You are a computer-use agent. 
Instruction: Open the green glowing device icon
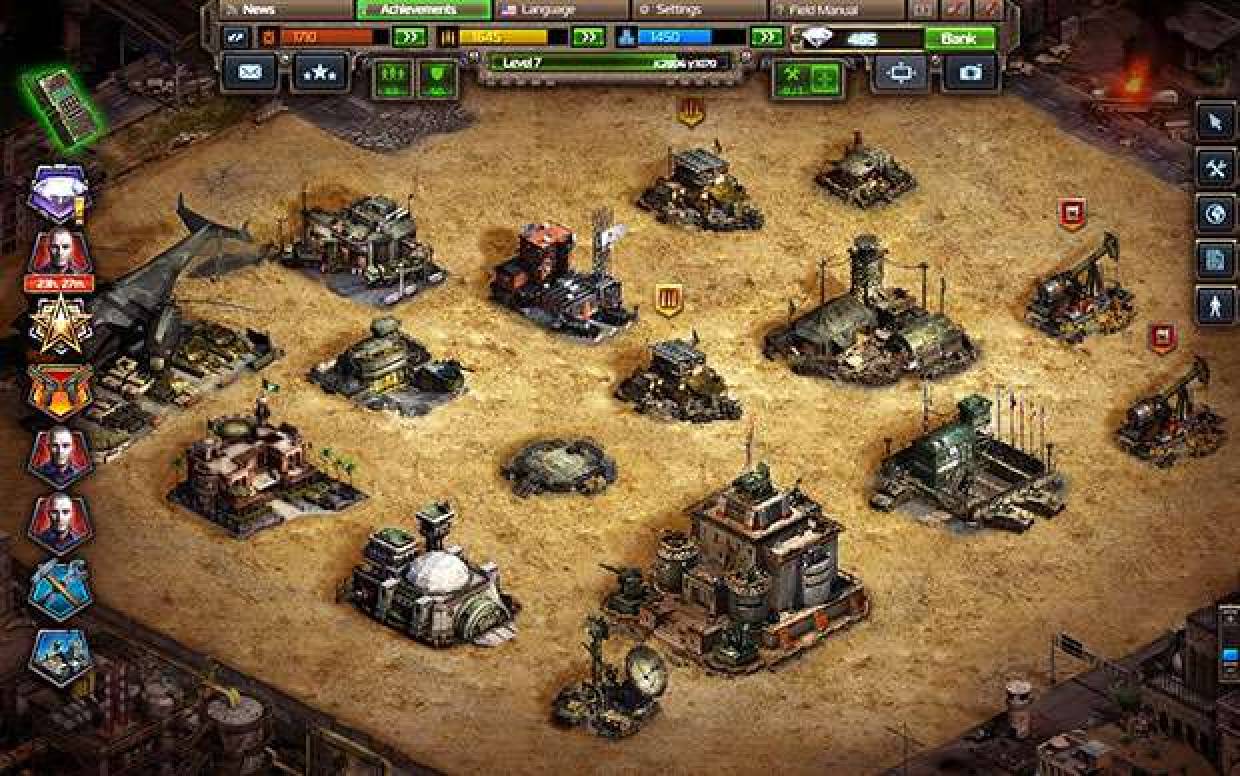click(x=63, y=105)
